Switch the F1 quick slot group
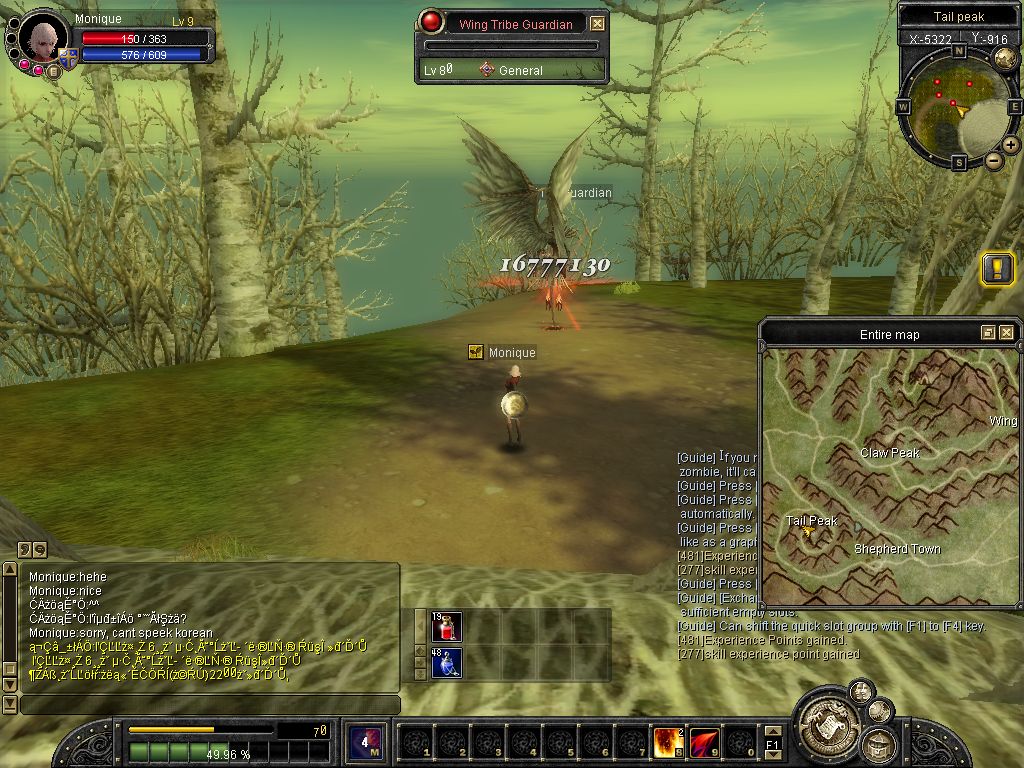The width and height of the screenshot is (1024, 768). (773, 744)
